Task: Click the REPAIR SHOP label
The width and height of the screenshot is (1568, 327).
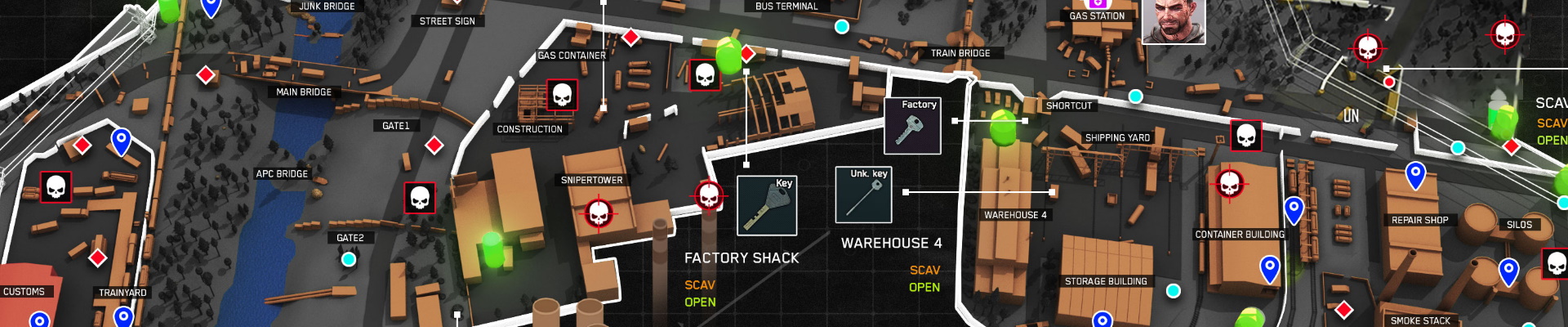Action: pyautogui.click(x=1419, y=221)
